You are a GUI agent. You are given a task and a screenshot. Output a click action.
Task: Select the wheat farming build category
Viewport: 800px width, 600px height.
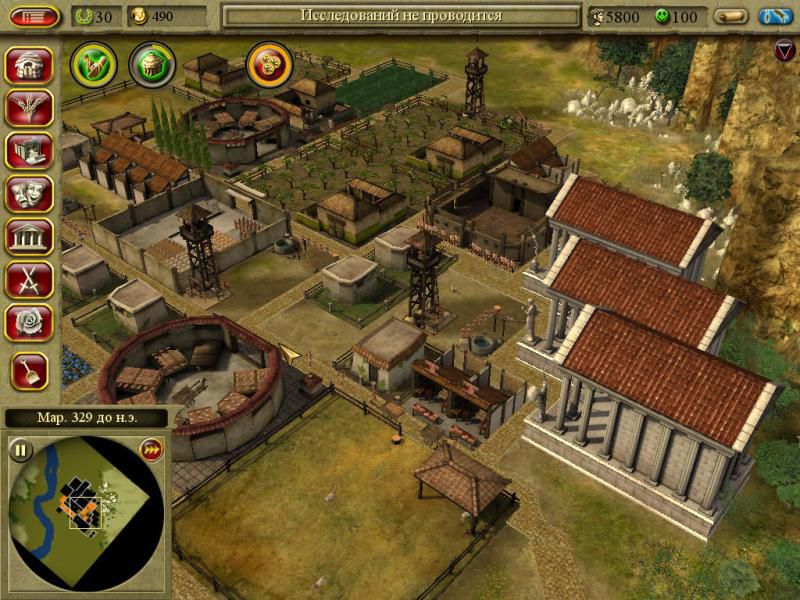click(29, 109)
